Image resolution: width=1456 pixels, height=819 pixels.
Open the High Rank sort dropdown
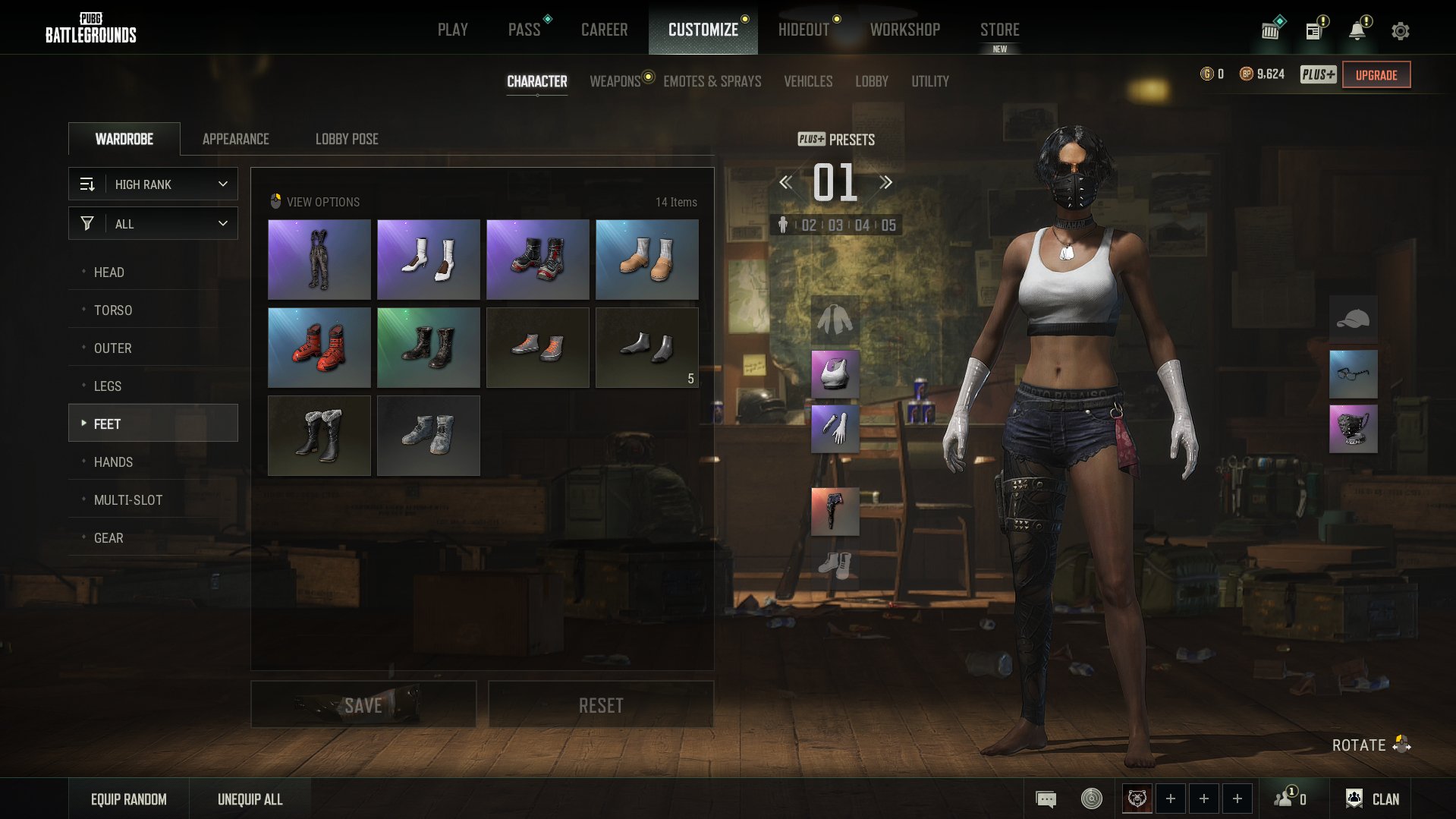(x=153, y=184)
